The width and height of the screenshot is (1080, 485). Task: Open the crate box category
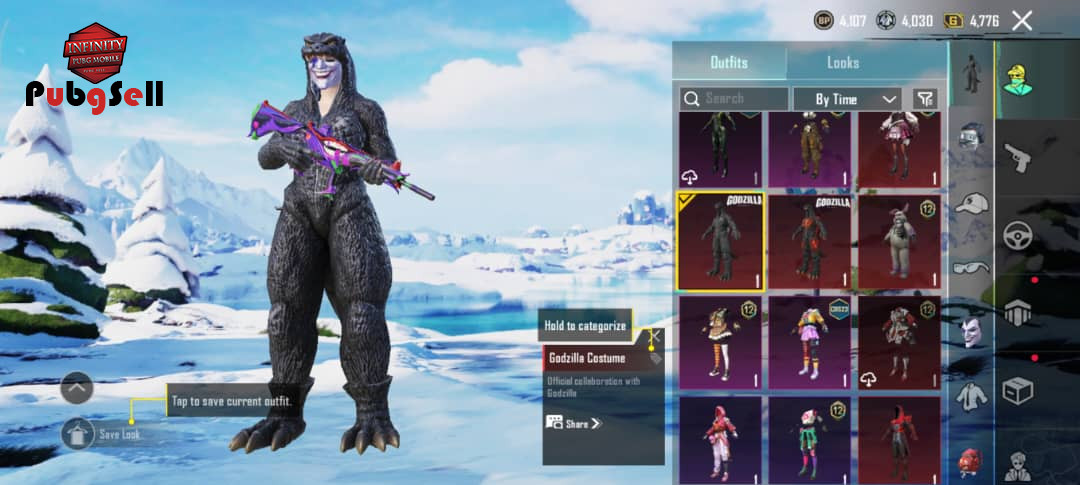[x=1018, y=390]
